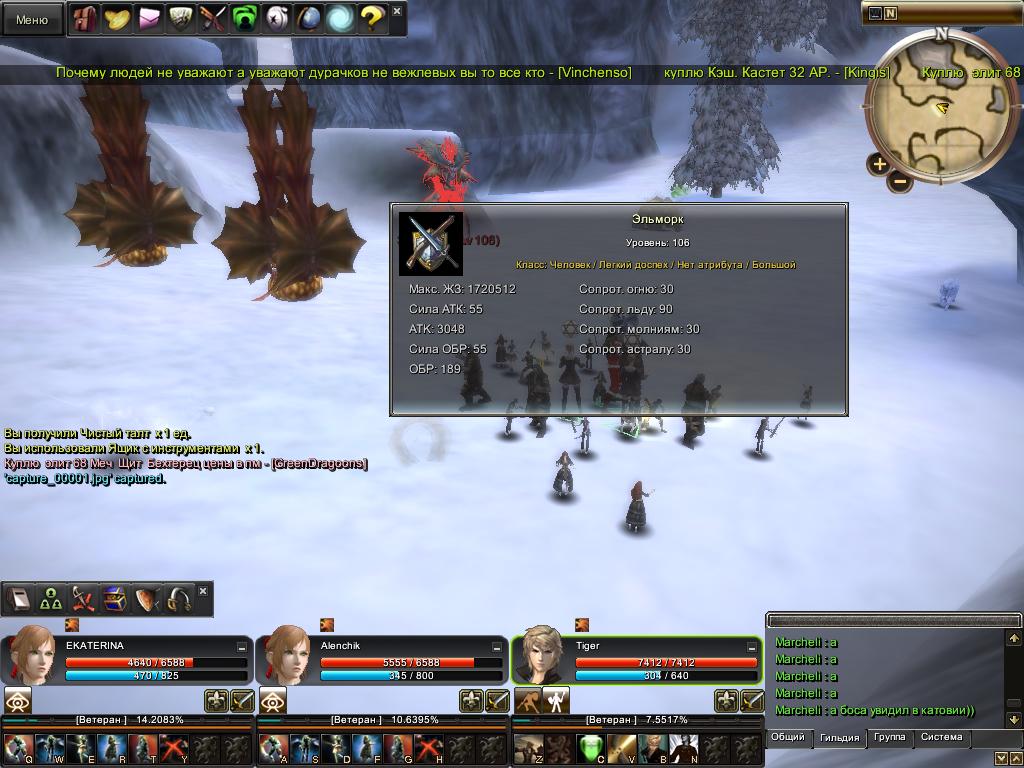Open the Меню button
1024x768 pixels.
32,19
